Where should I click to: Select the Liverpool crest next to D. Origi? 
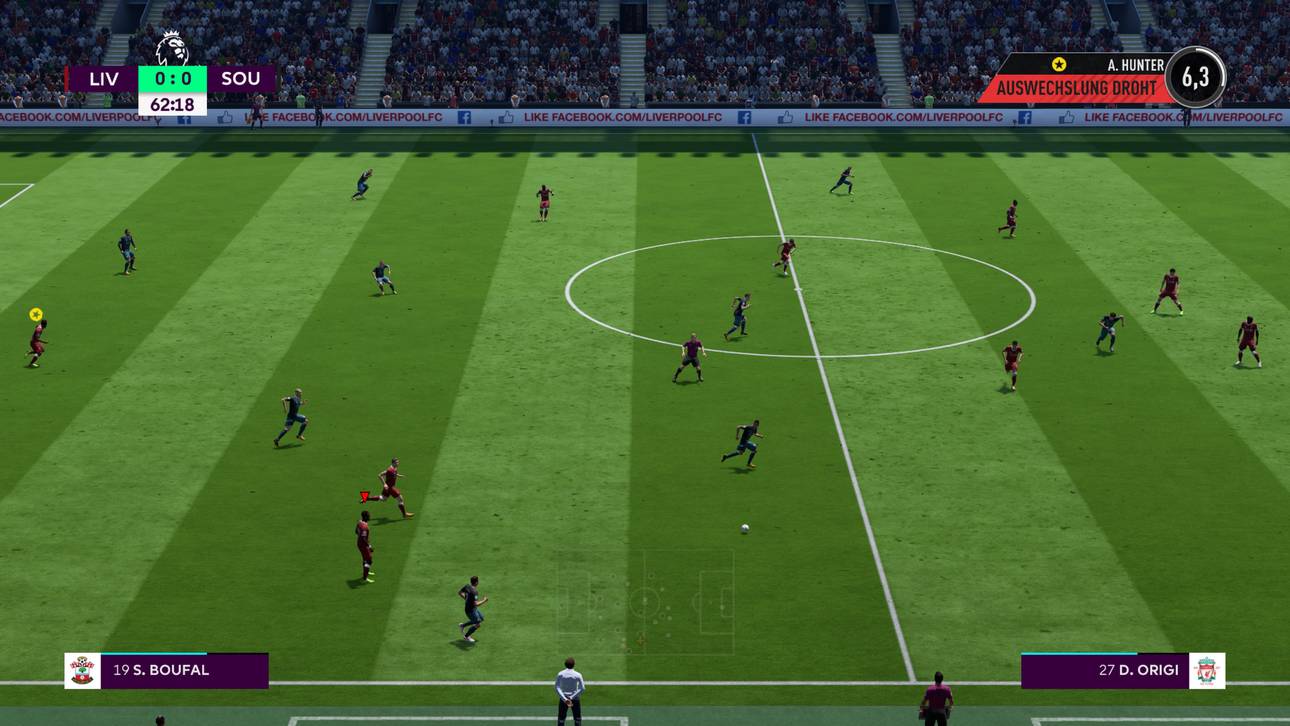pos(1208,671)
